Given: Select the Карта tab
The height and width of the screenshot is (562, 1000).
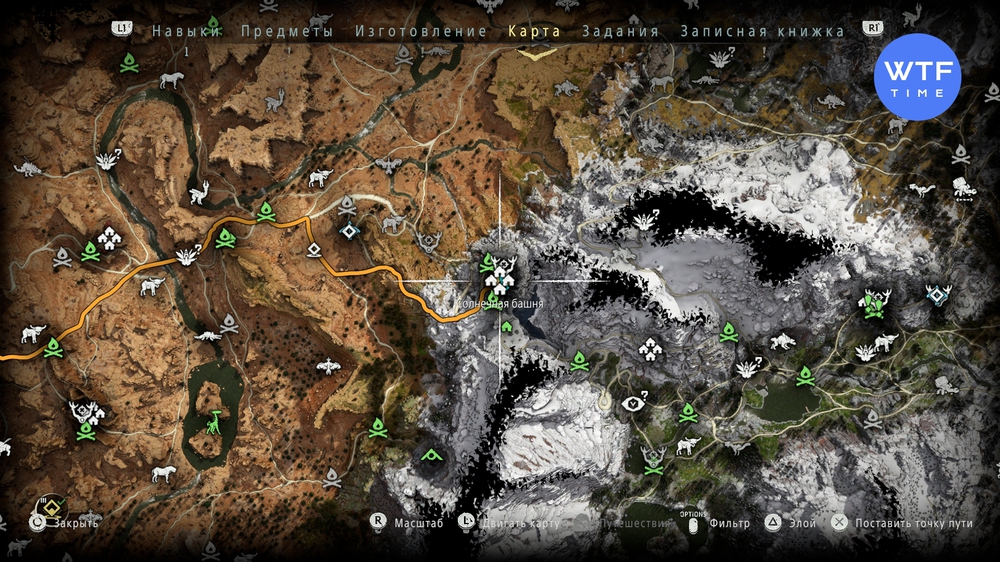Looking at the screenshot, I should pyautogui.click(x=534, y=31).
